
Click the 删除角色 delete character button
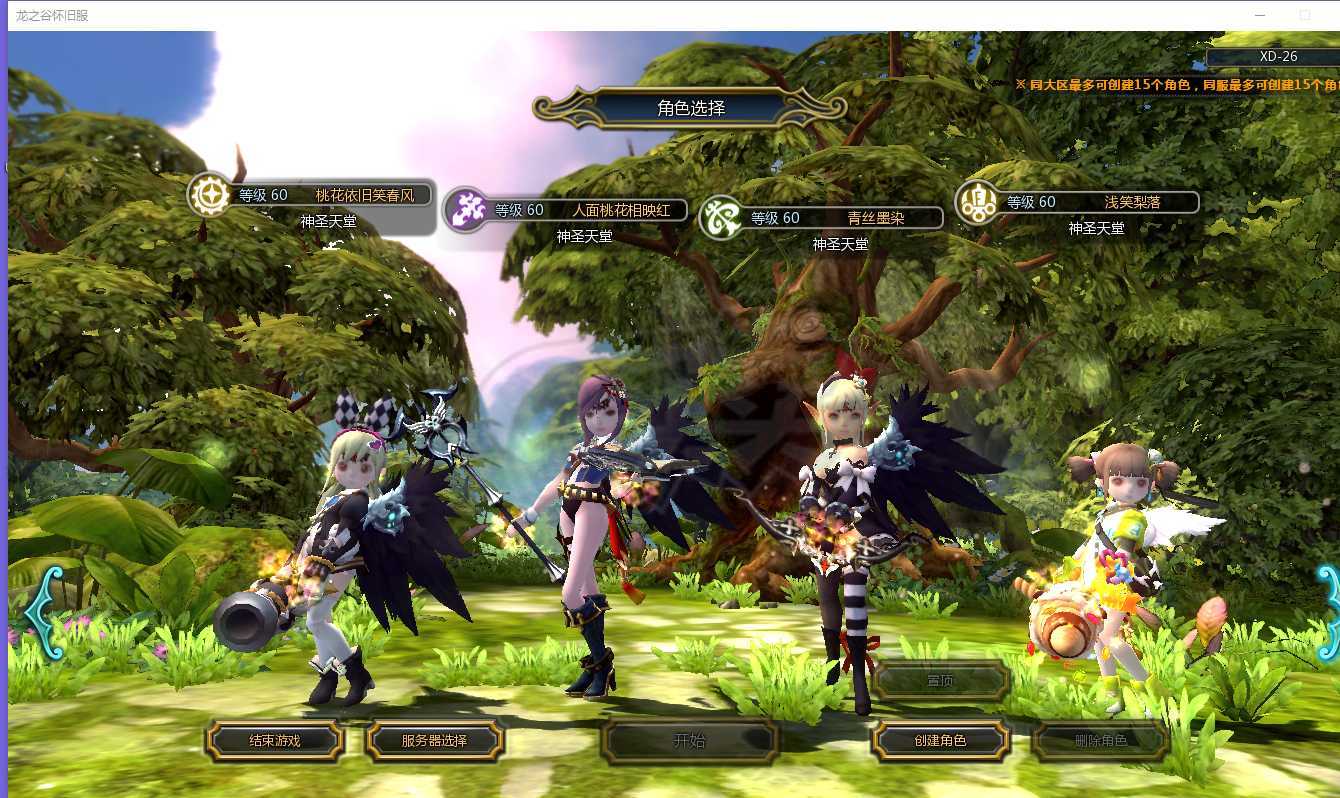click(1100, 741)
